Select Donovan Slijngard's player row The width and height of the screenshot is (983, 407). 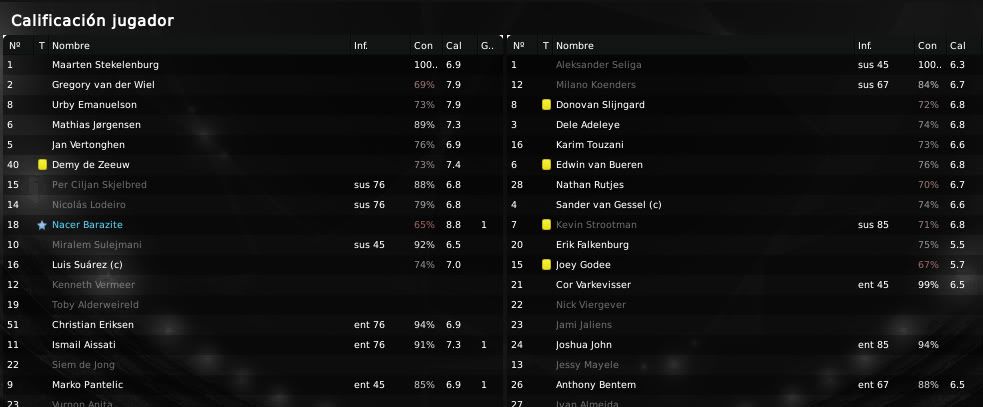click(x=600, y=105)
